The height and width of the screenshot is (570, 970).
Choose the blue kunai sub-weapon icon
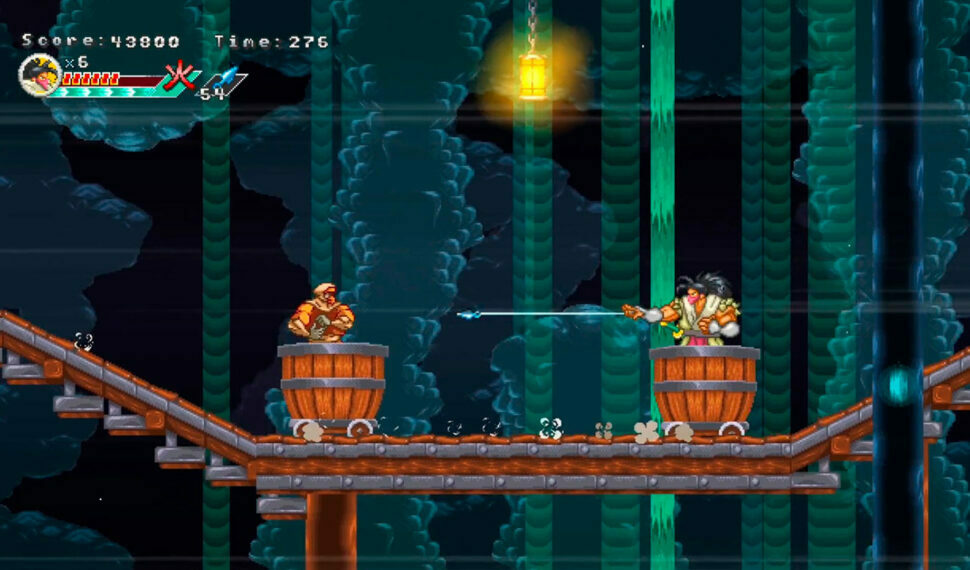225,78
